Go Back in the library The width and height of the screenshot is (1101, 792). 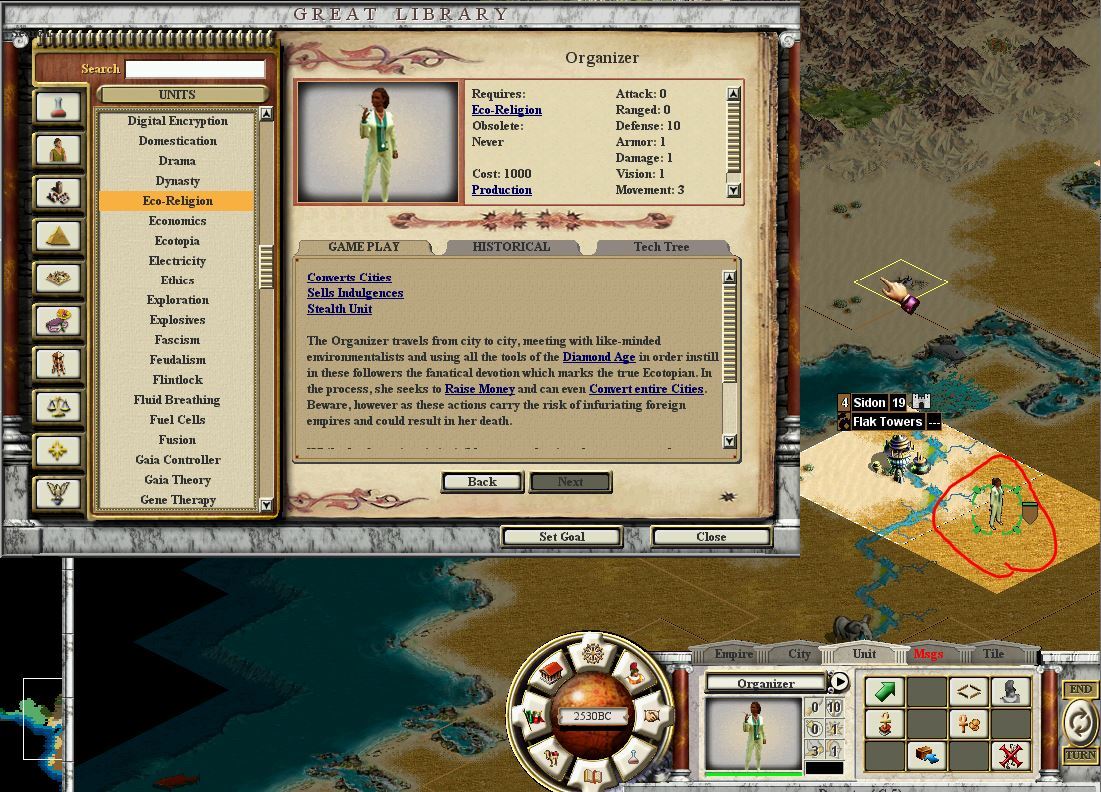coord(481,482)
